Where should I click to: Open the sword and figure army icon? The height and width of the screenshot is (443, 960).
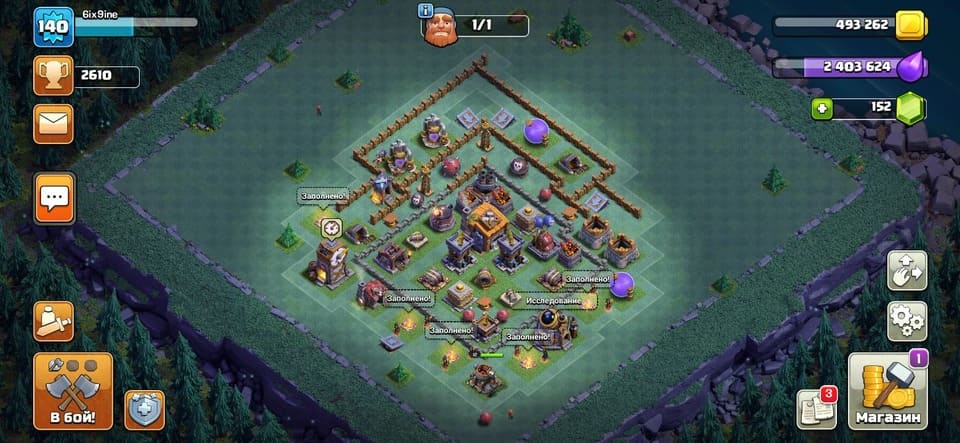pyautogui.click(x=53, y=320)
